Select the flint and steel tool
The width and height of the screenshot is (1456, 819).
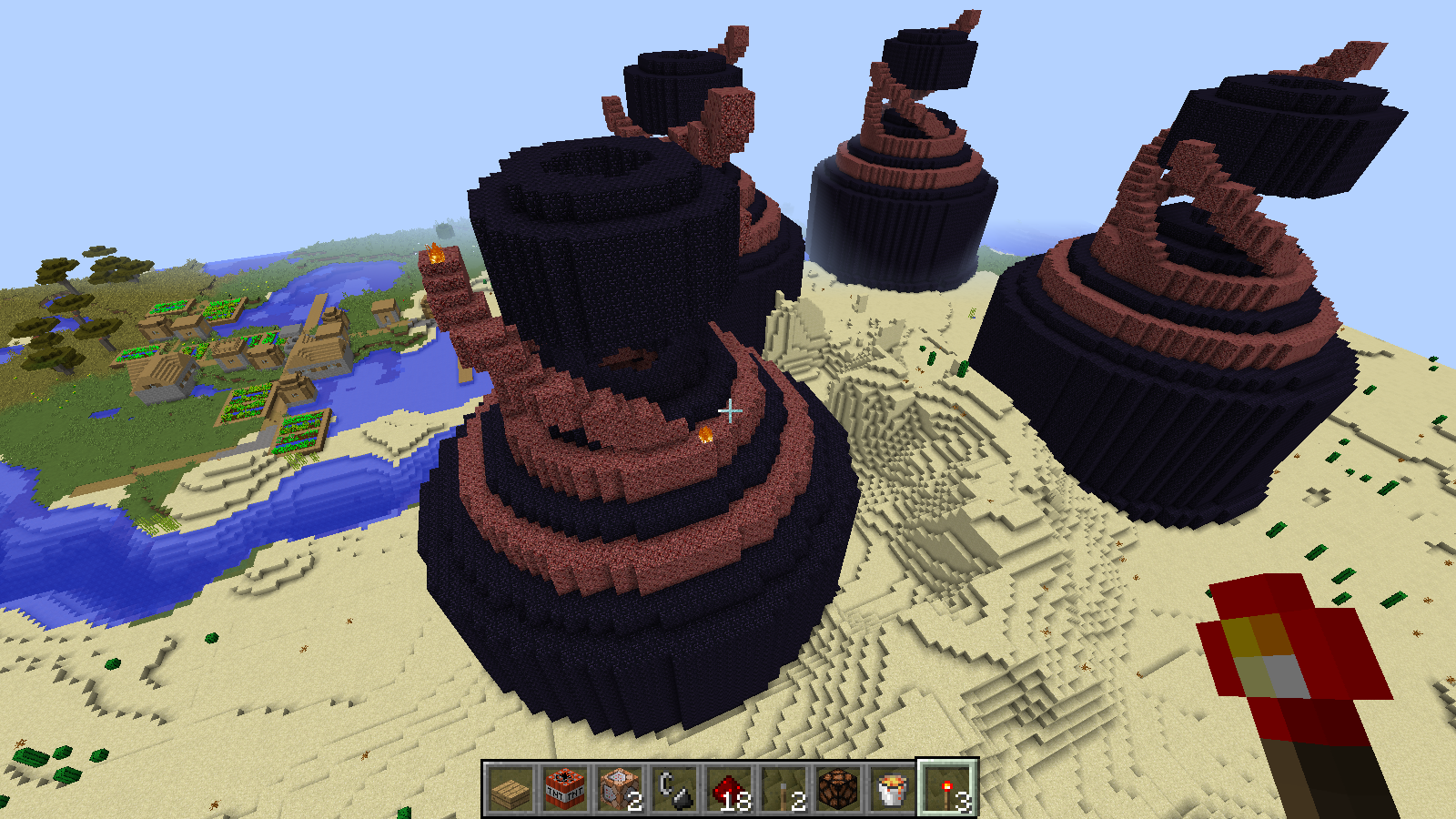click(x=672, y=790)
